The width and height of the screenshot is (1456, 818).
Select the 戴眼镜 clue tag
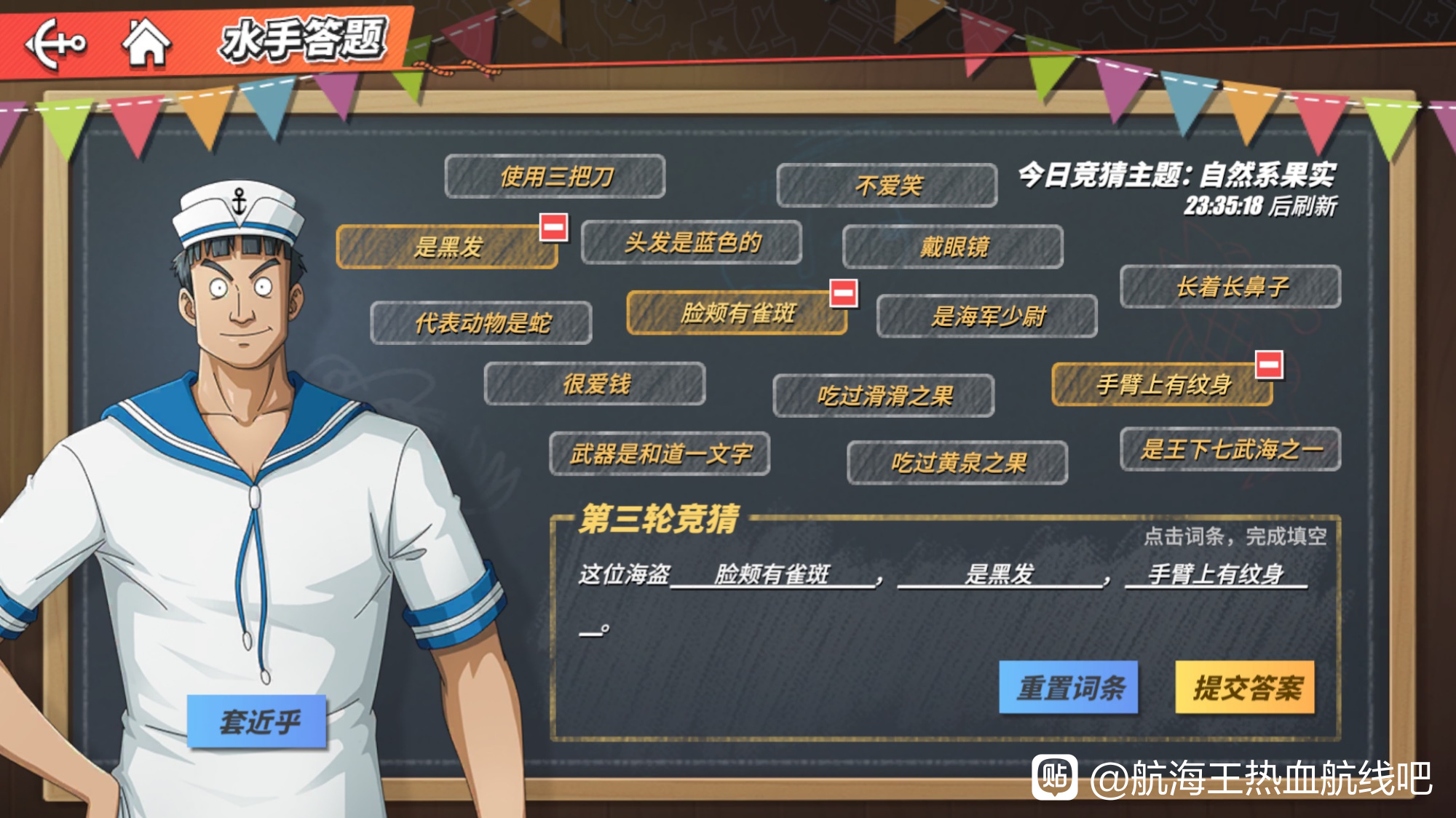(954, 245)
